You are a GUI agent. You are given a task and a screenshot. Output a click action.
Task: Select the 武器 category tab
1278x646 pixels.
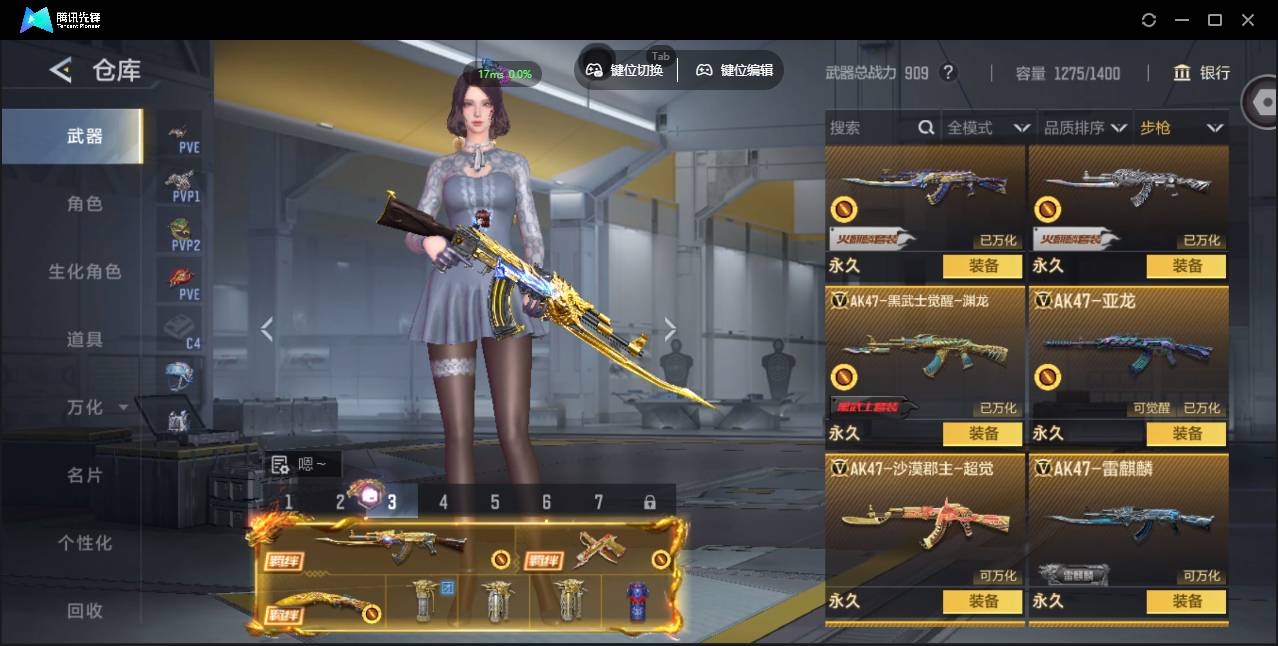coord(84,136)
